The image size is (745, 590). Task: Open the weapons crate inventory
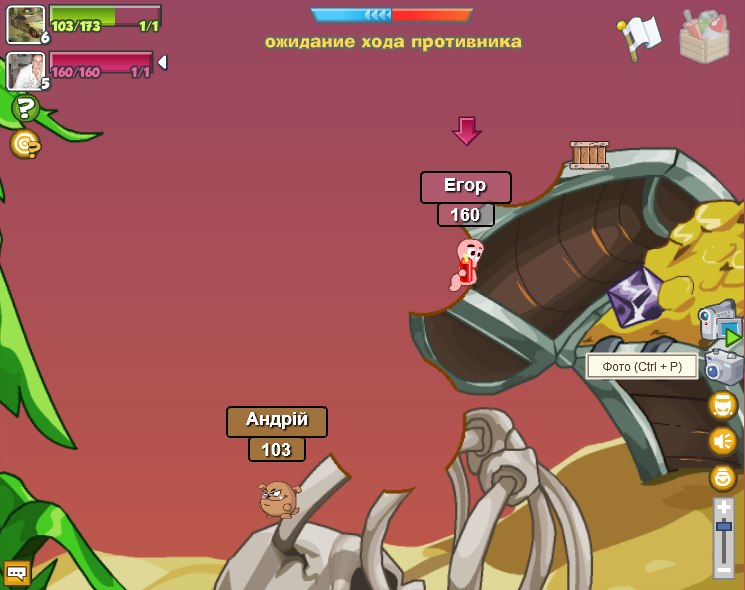704,36
